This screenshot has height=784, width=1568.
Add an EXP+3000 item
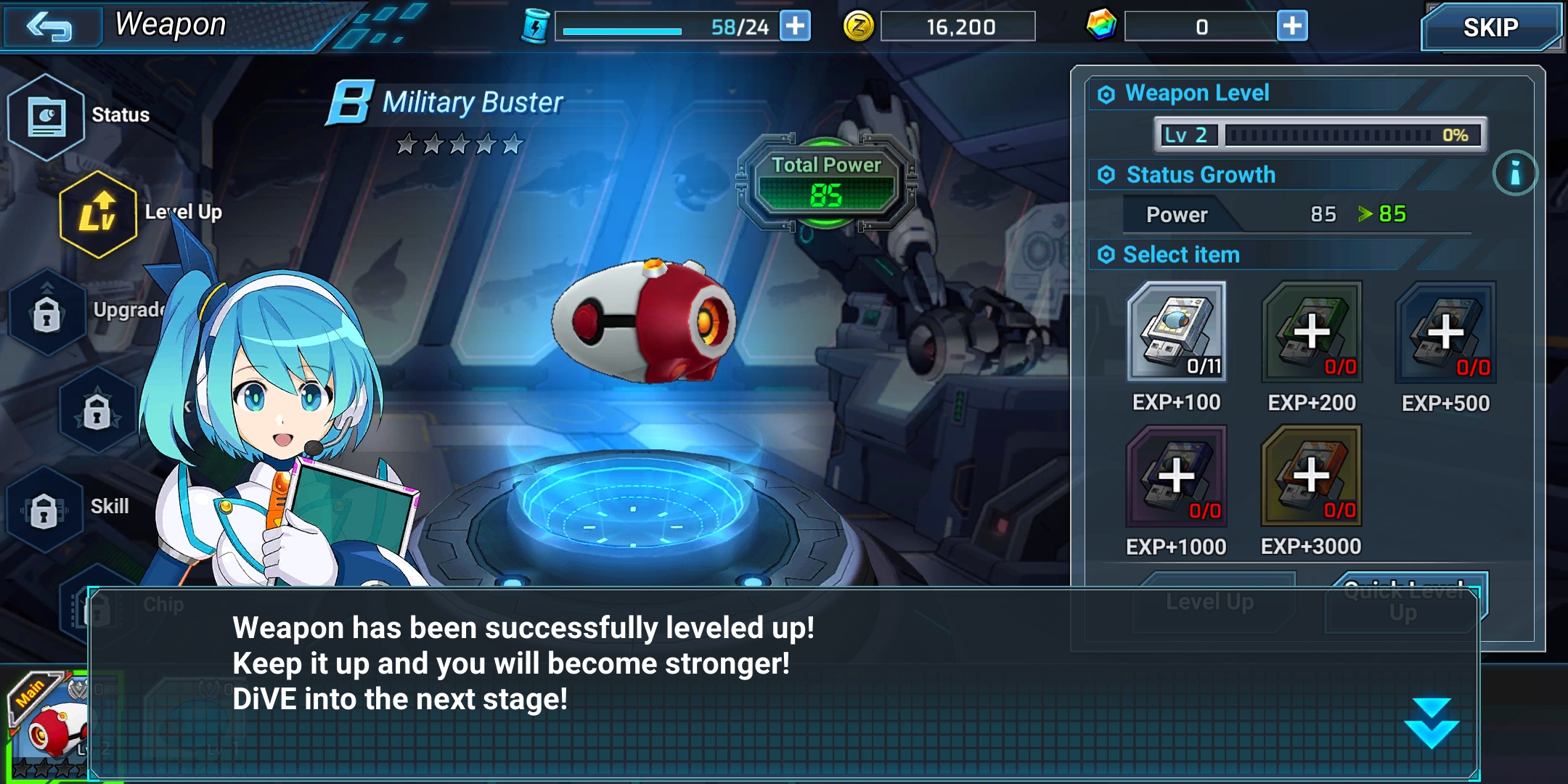coord(1311,475)
